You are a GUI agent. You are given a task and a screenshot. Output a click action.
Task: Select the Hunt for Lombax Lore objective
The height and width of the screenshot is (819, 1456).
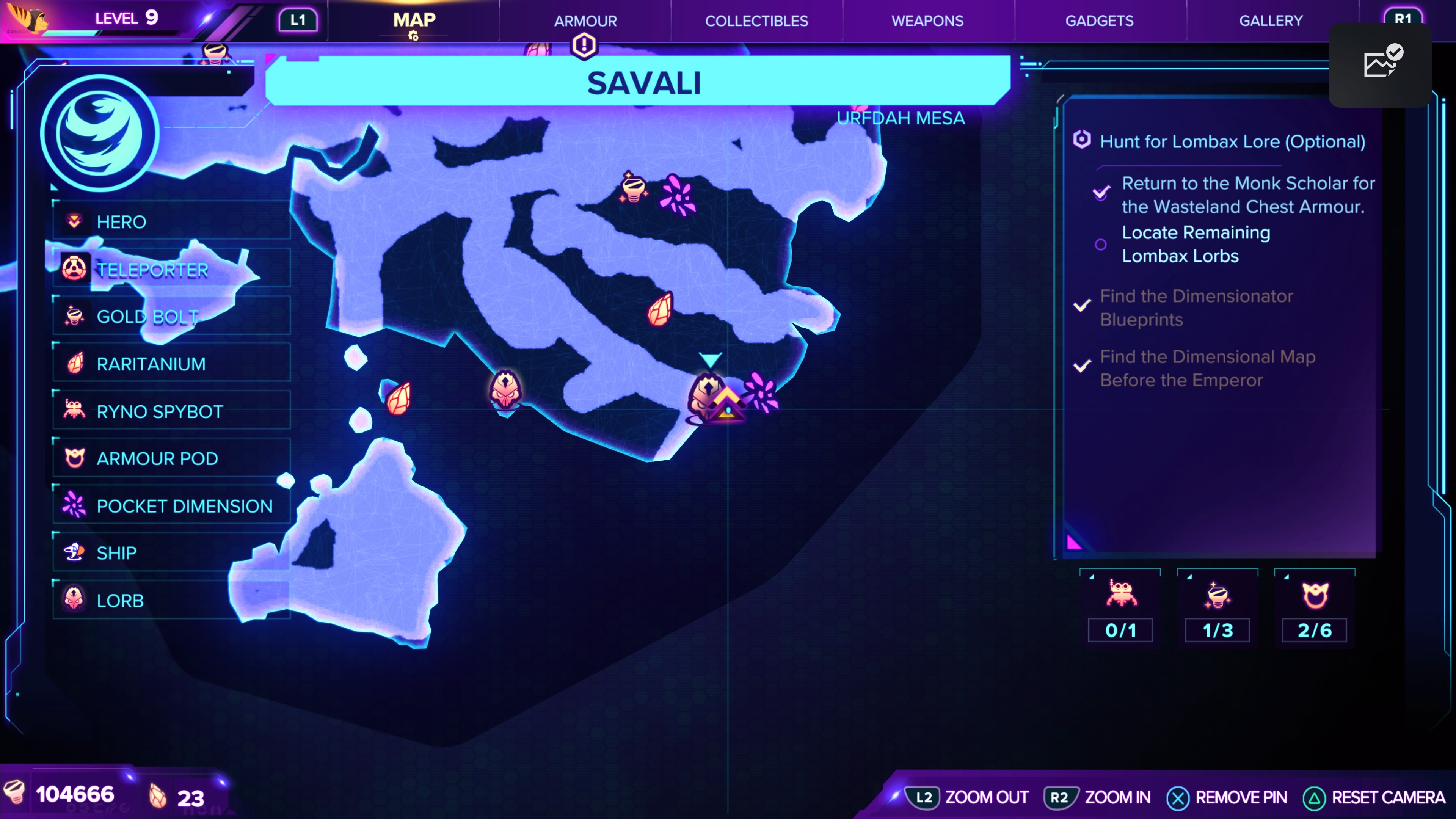1232,141
